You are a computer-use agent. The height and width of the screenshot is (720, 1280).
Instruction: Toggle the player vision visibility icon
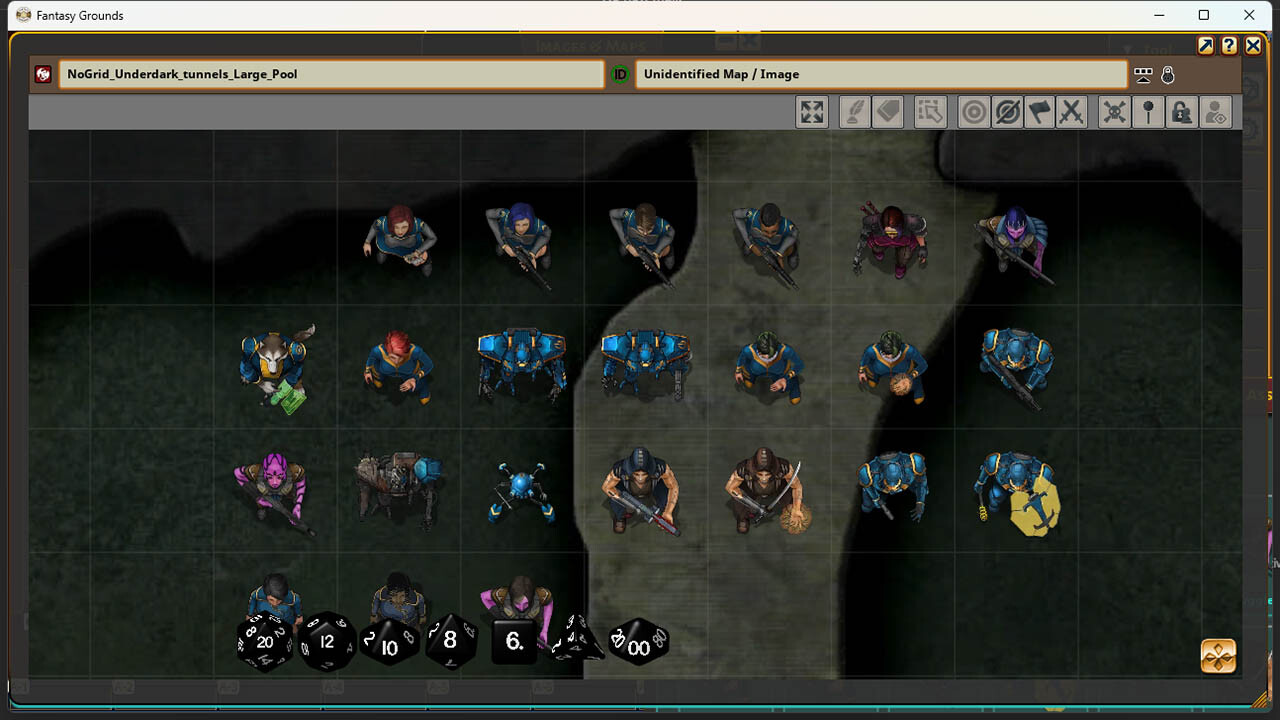(x=1214, y=112)
